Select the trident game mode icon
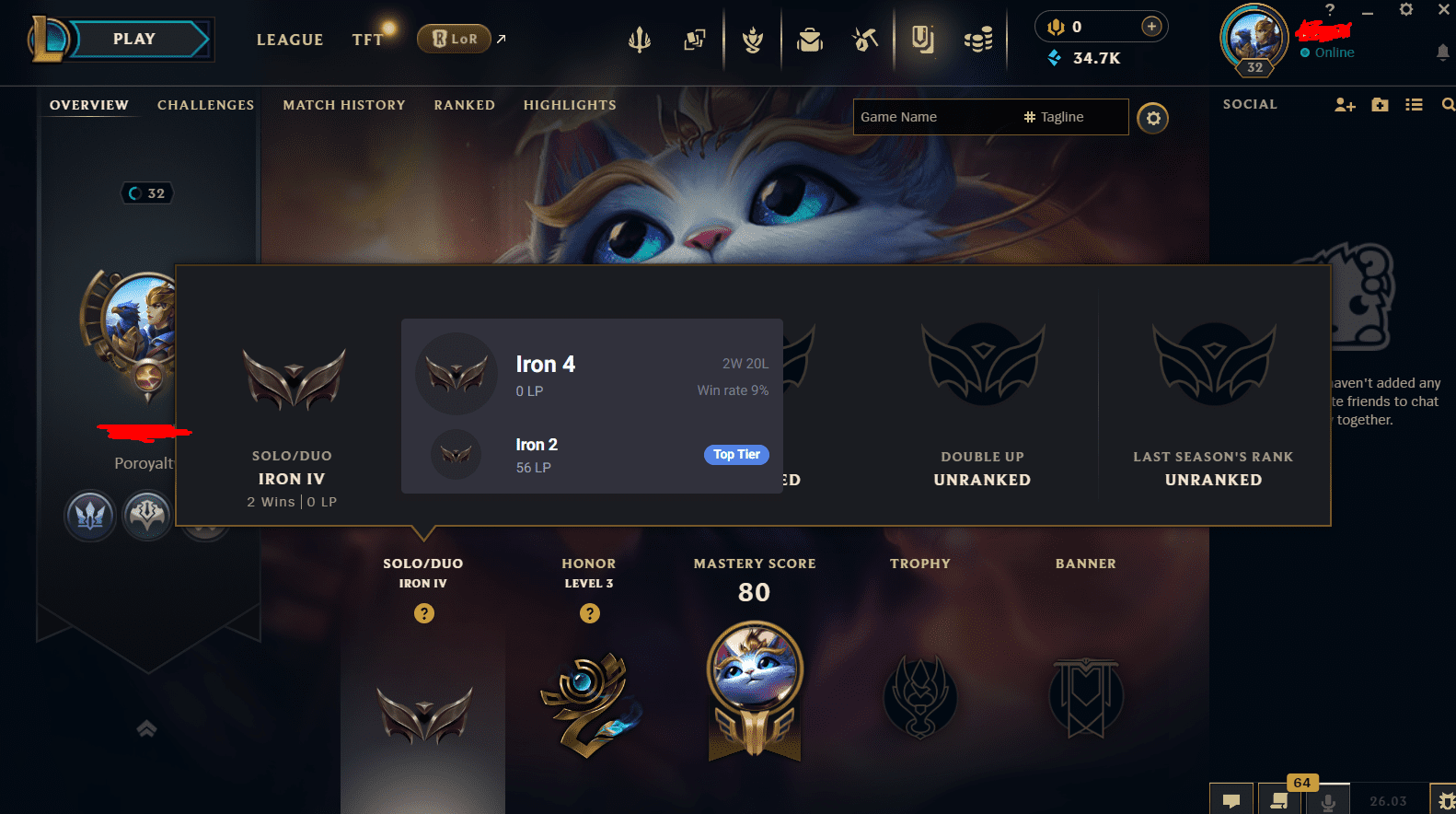 640,39
